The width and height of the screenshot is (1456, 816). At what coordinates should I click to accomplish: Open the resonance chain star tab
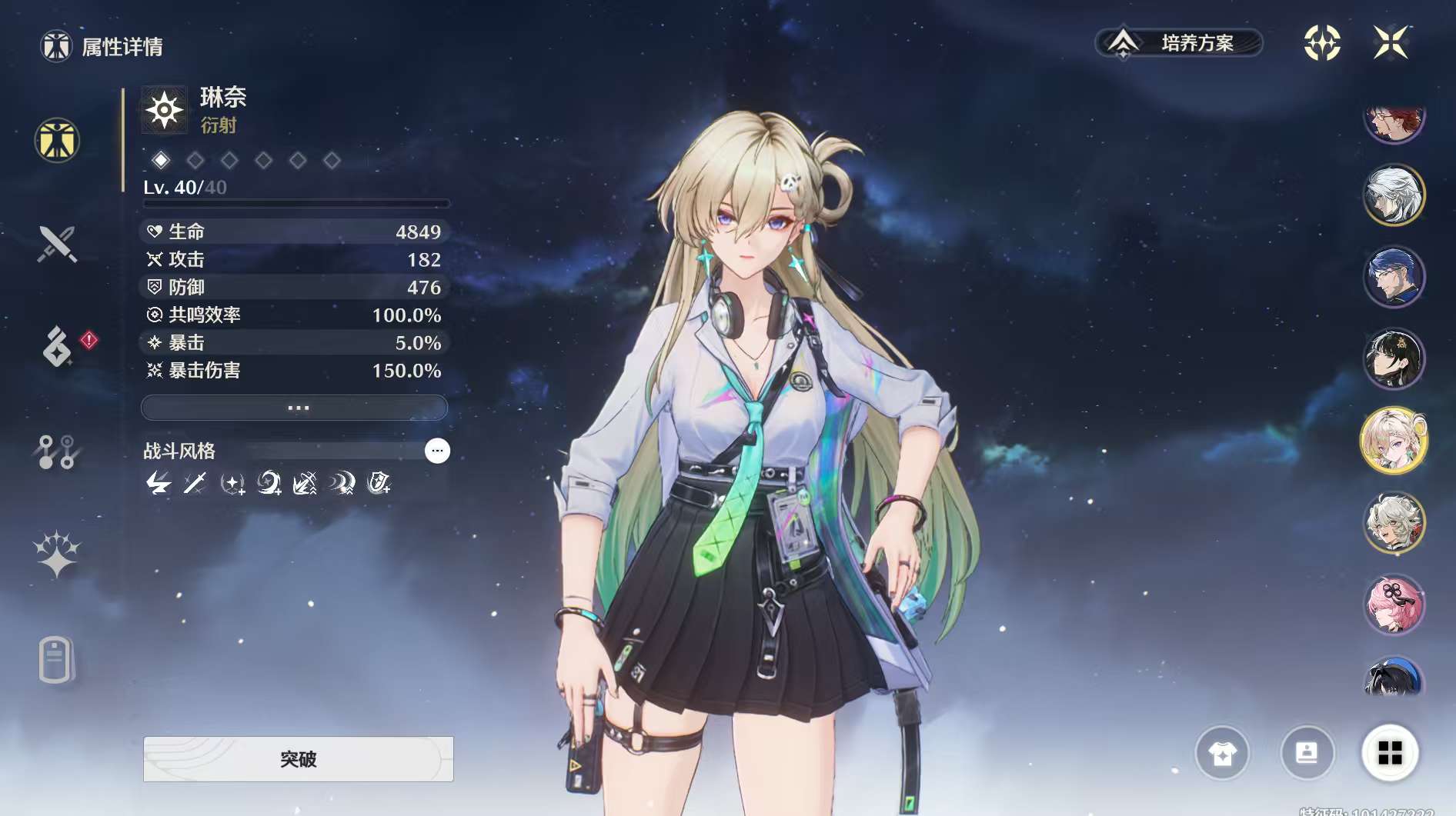click(57, 554)
